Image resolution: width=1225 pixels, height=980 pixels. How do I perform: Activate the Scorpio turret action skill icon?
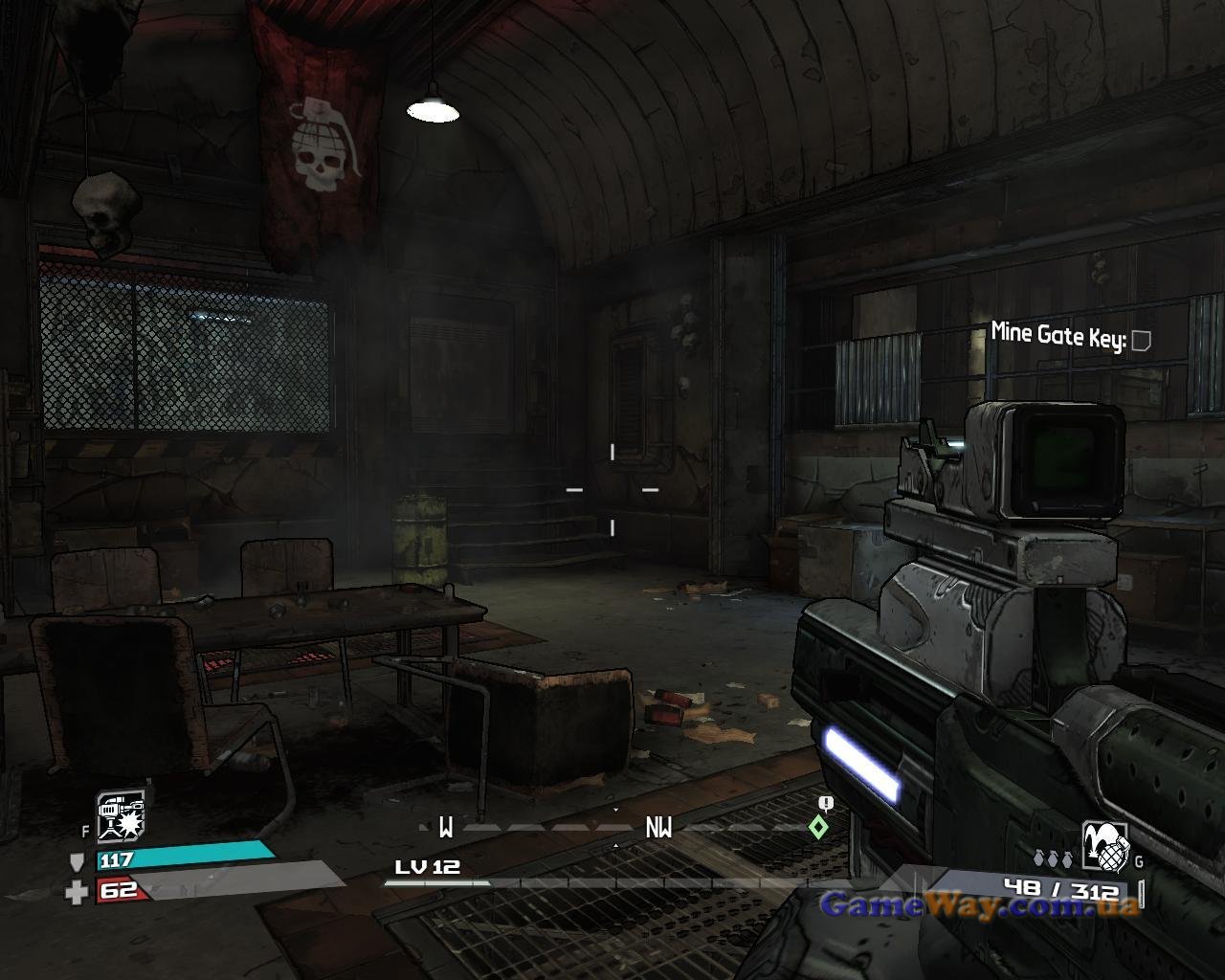121,815
